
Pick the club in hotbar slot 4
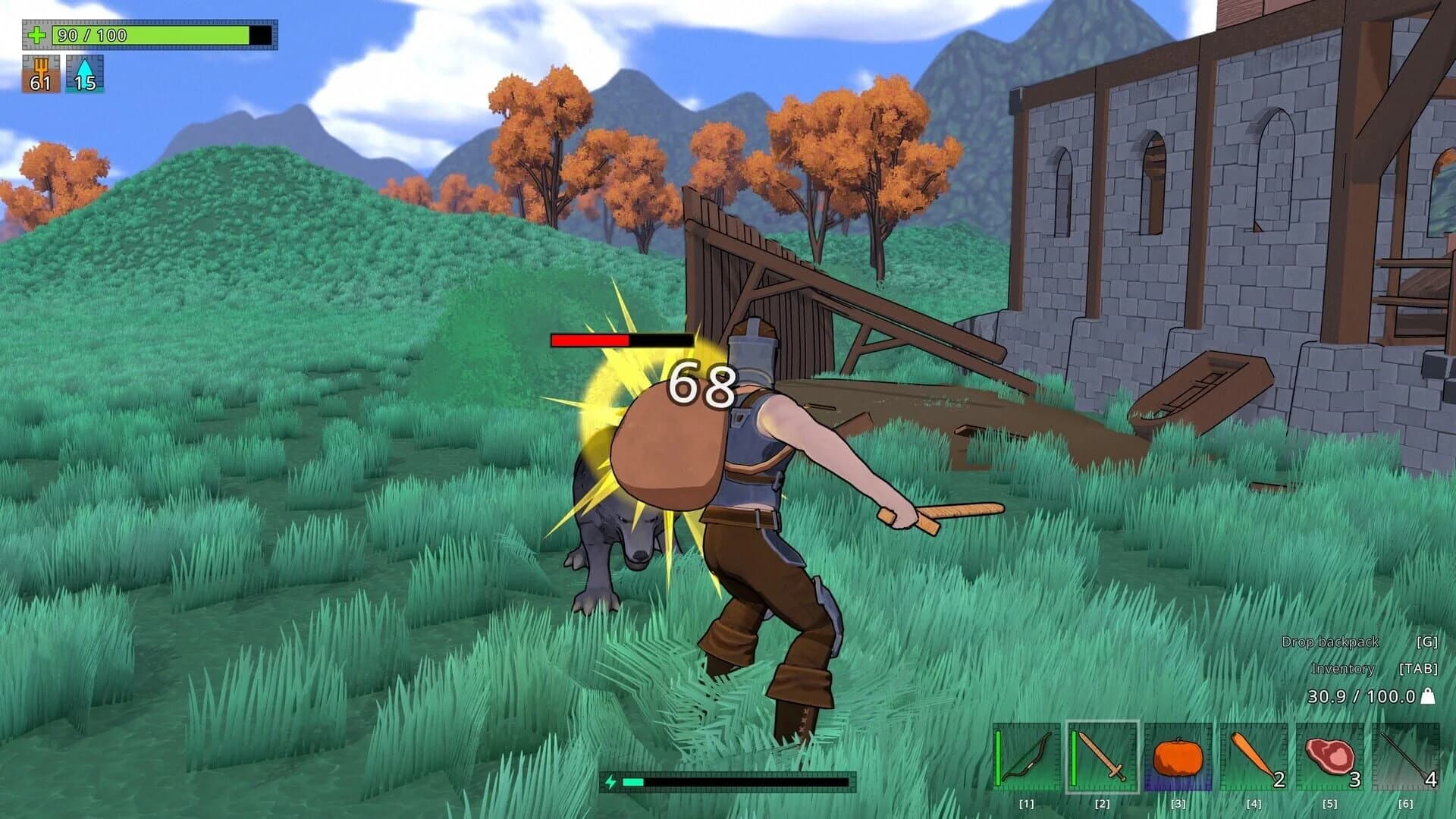1255,758
